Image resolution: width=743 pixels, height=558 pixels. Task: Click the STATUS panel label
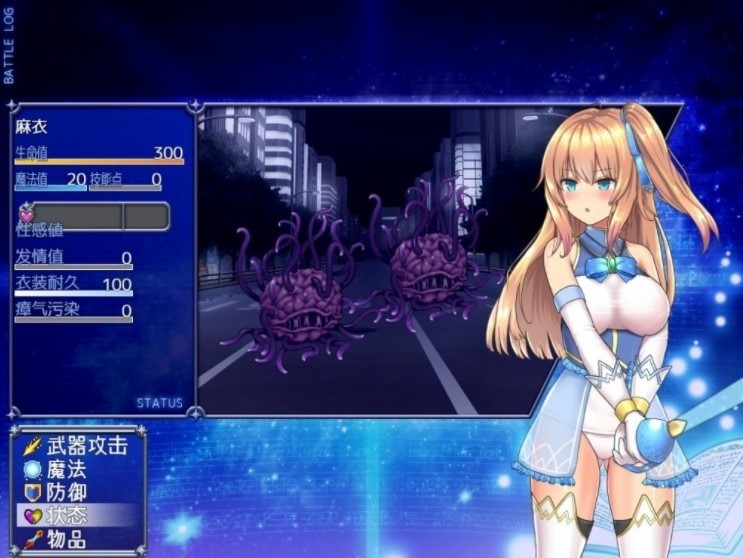(x=159, y=403)
